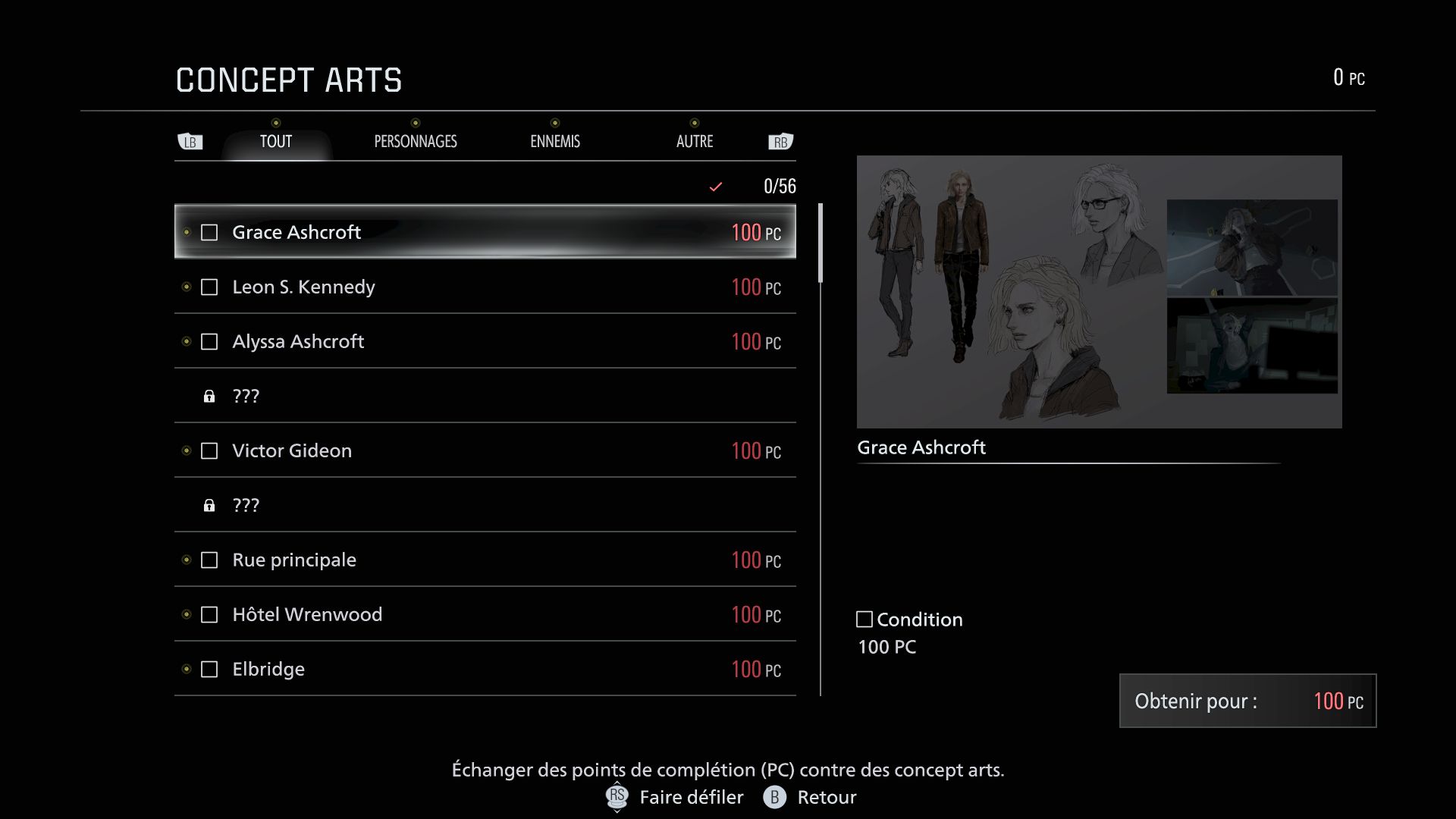The width and height of the screenshot is (1456, 819).
Task: Pick the Elbridge concept art entry
Action: (x=485, y=670)
